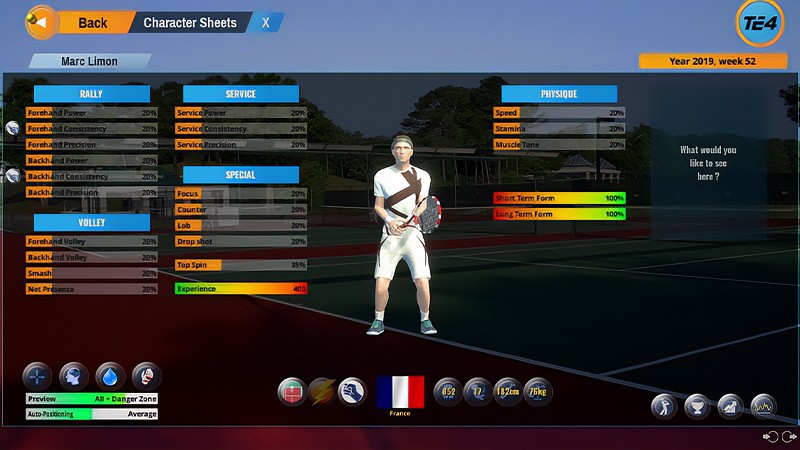Open the trophy icon panel
This screenshot has width=800, height=450.
click(x=698, y=406)
